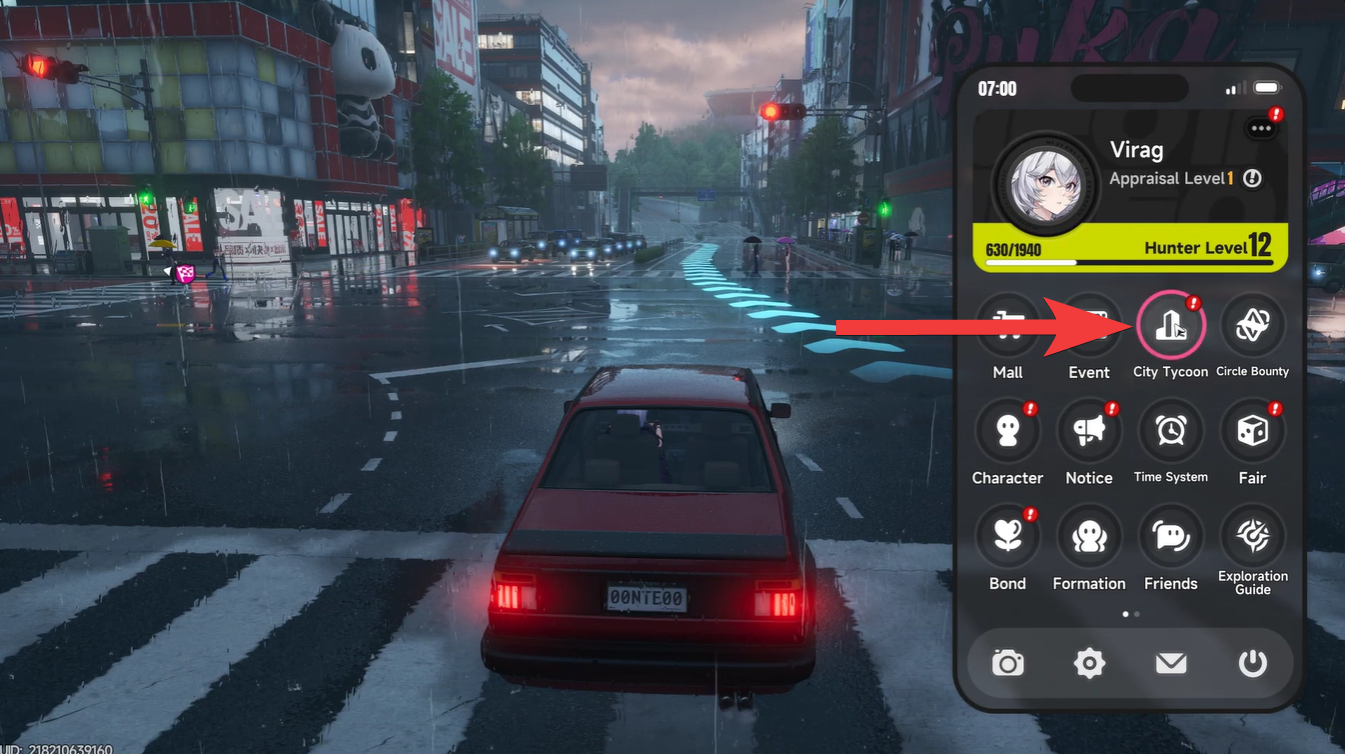
Task: Open the mail envelope icon
Action: pos(1171,663)
